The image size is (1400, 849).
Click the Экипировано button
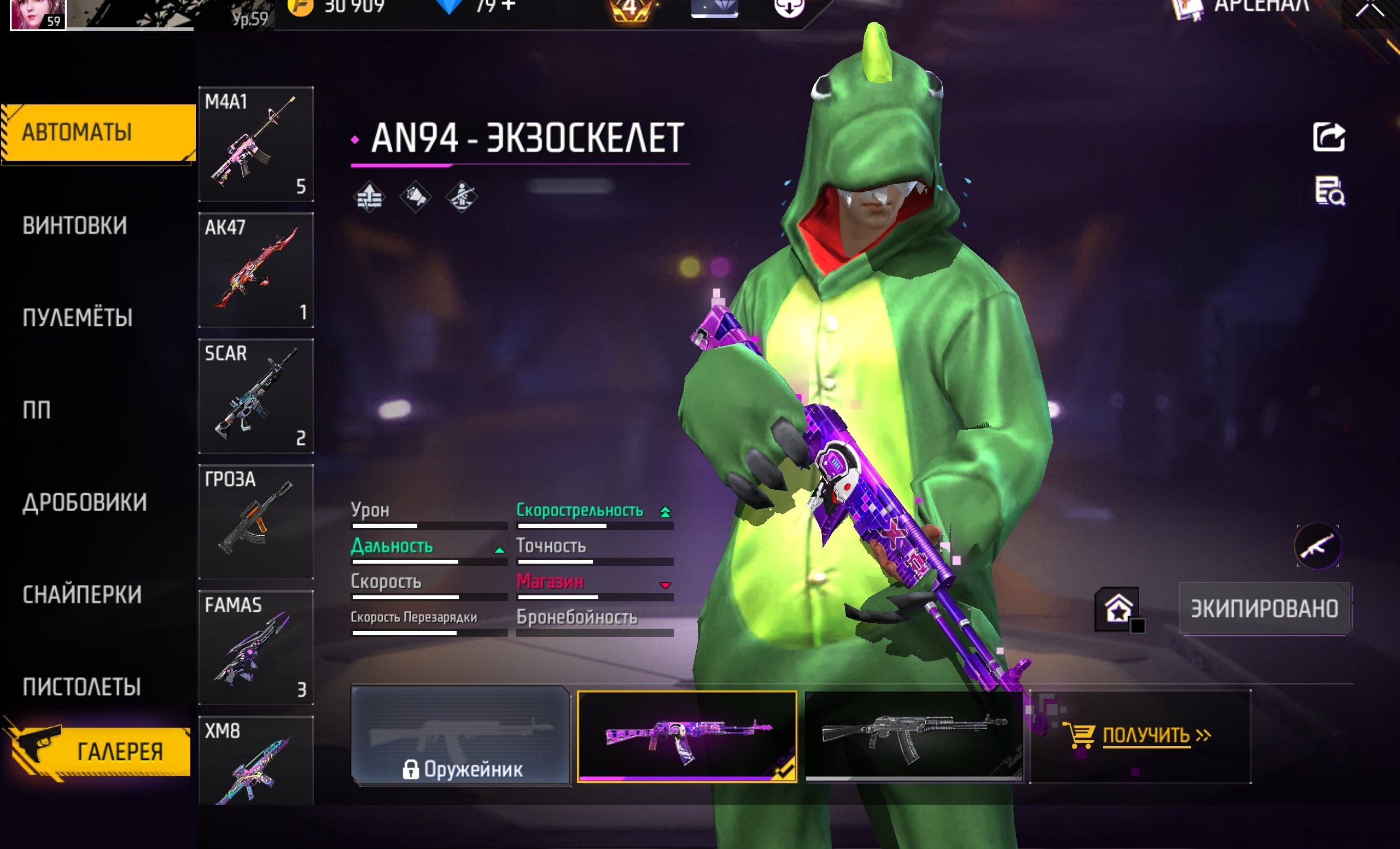point(1264,609)
